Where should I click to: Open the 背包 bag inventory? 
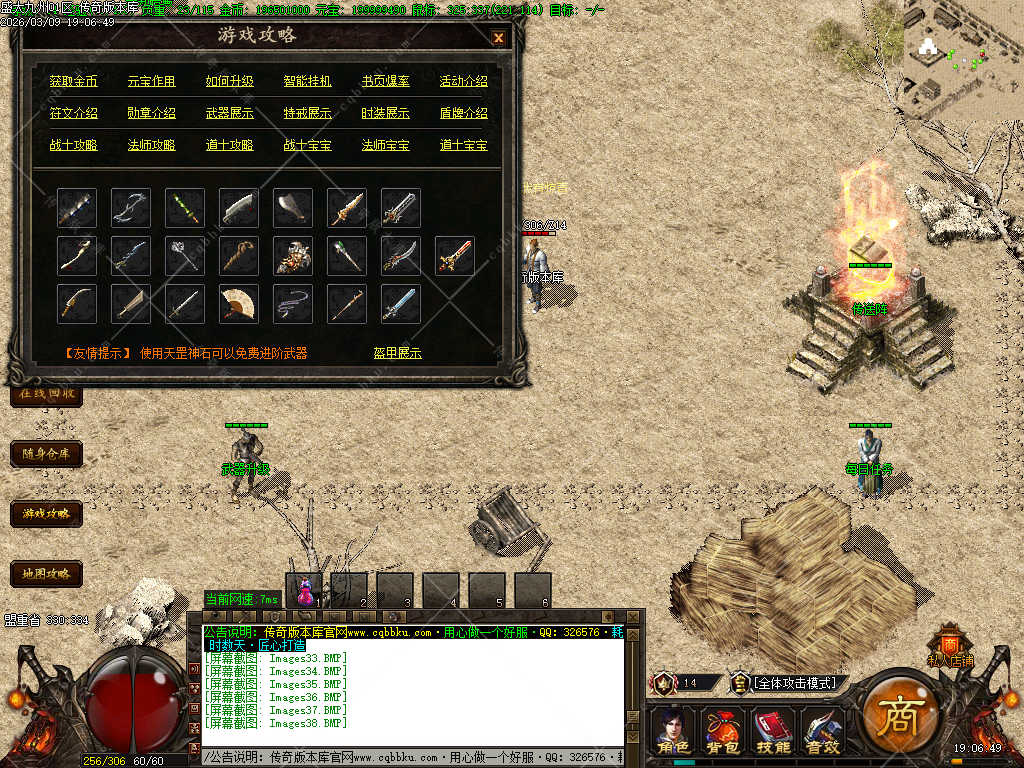tap(722, 730)
